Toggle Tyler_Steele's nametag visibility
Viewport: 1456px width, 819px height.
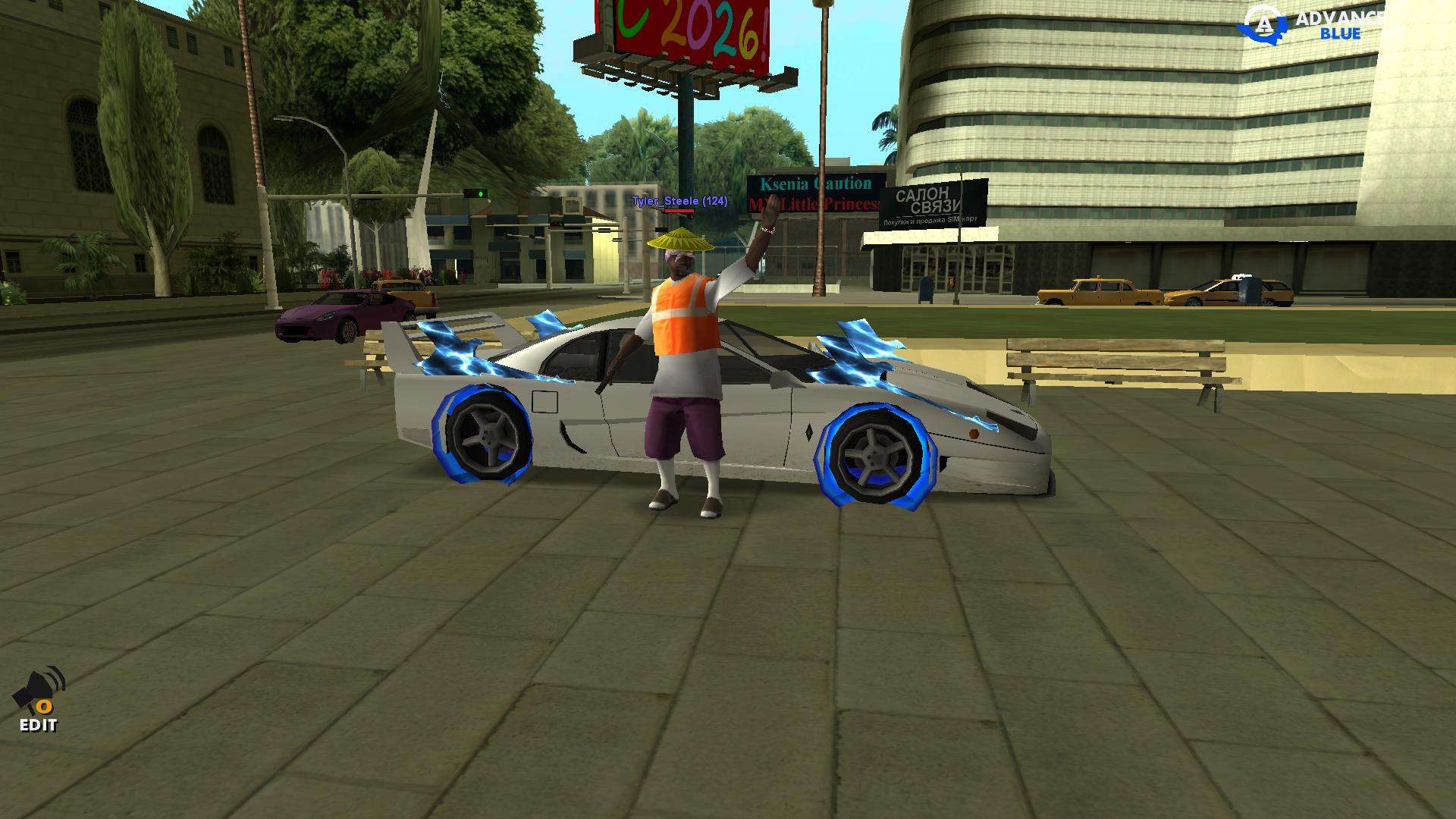[x=680, y=202]
